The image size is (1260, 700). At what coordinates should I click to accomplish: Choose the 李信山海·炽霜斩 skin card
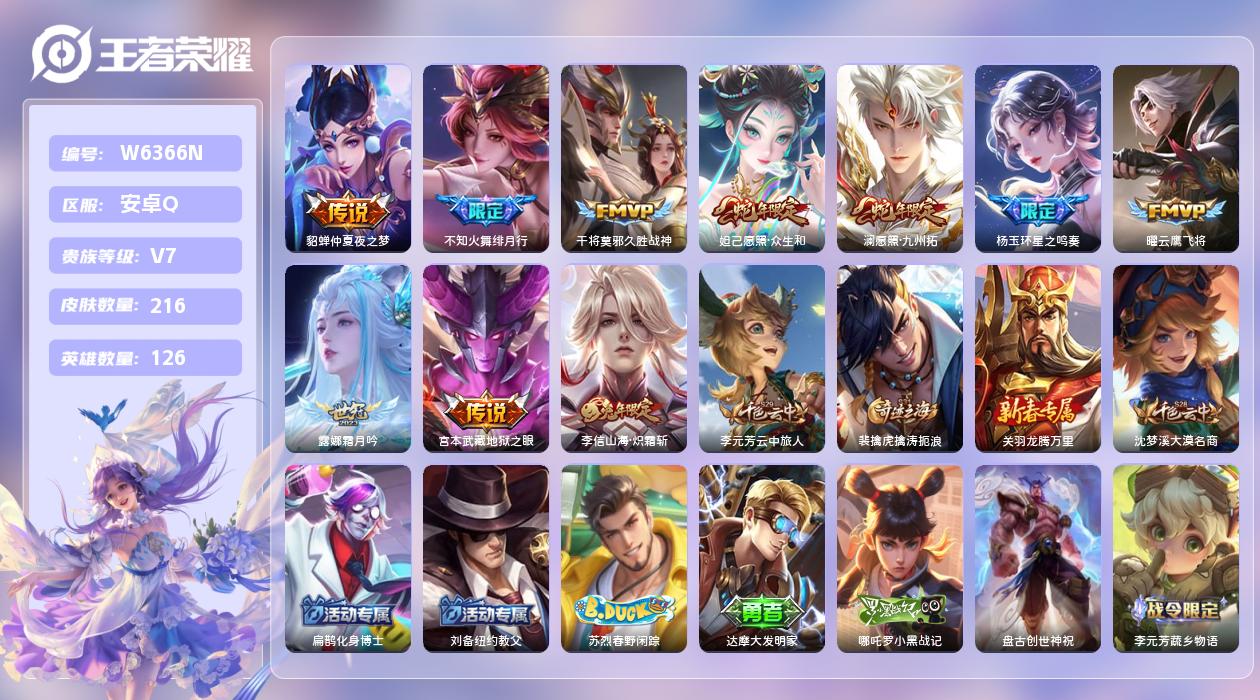tap(623, 358)
